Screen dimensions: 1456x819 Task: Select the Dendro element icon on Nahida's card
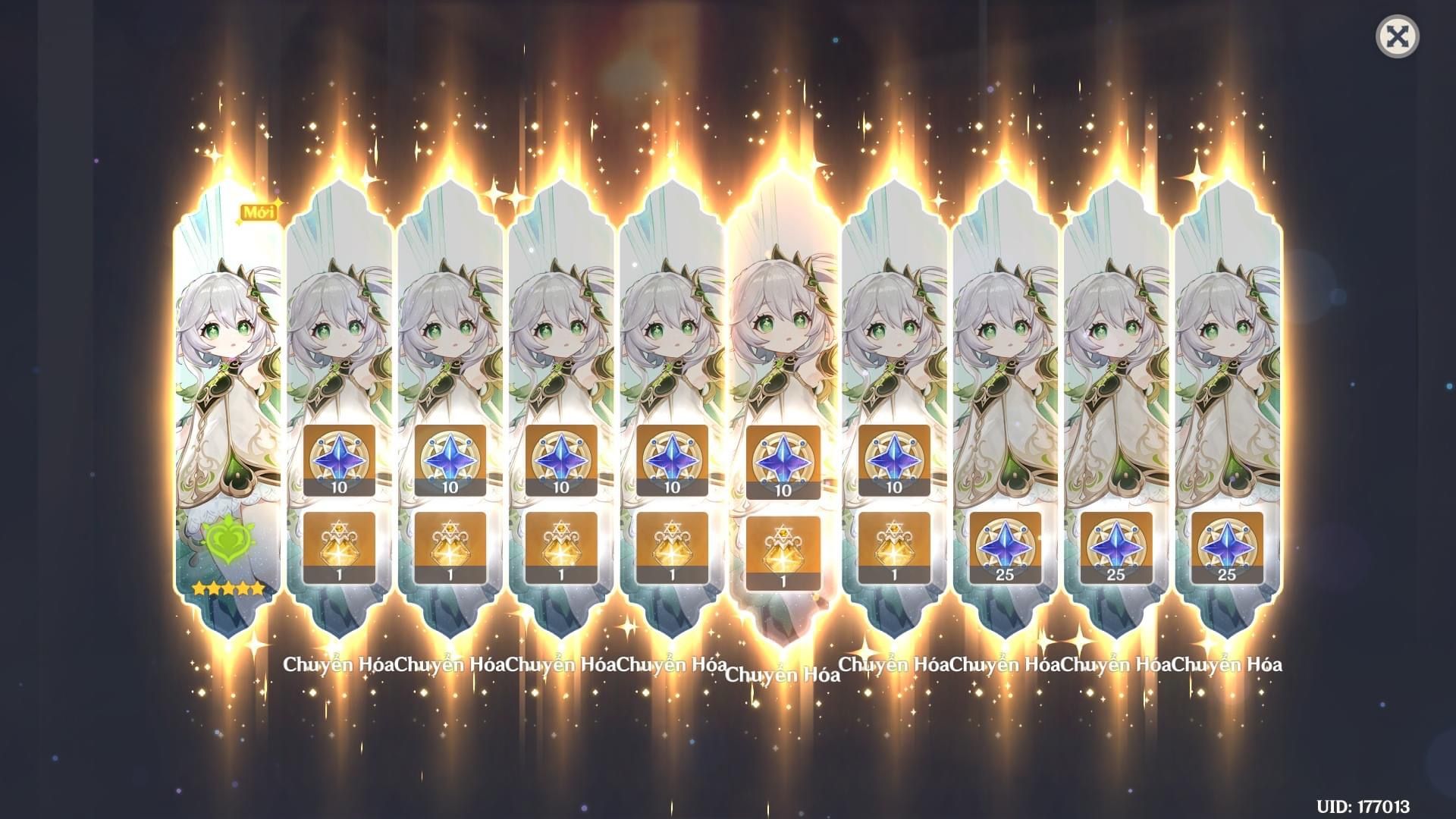click(227, 538)
